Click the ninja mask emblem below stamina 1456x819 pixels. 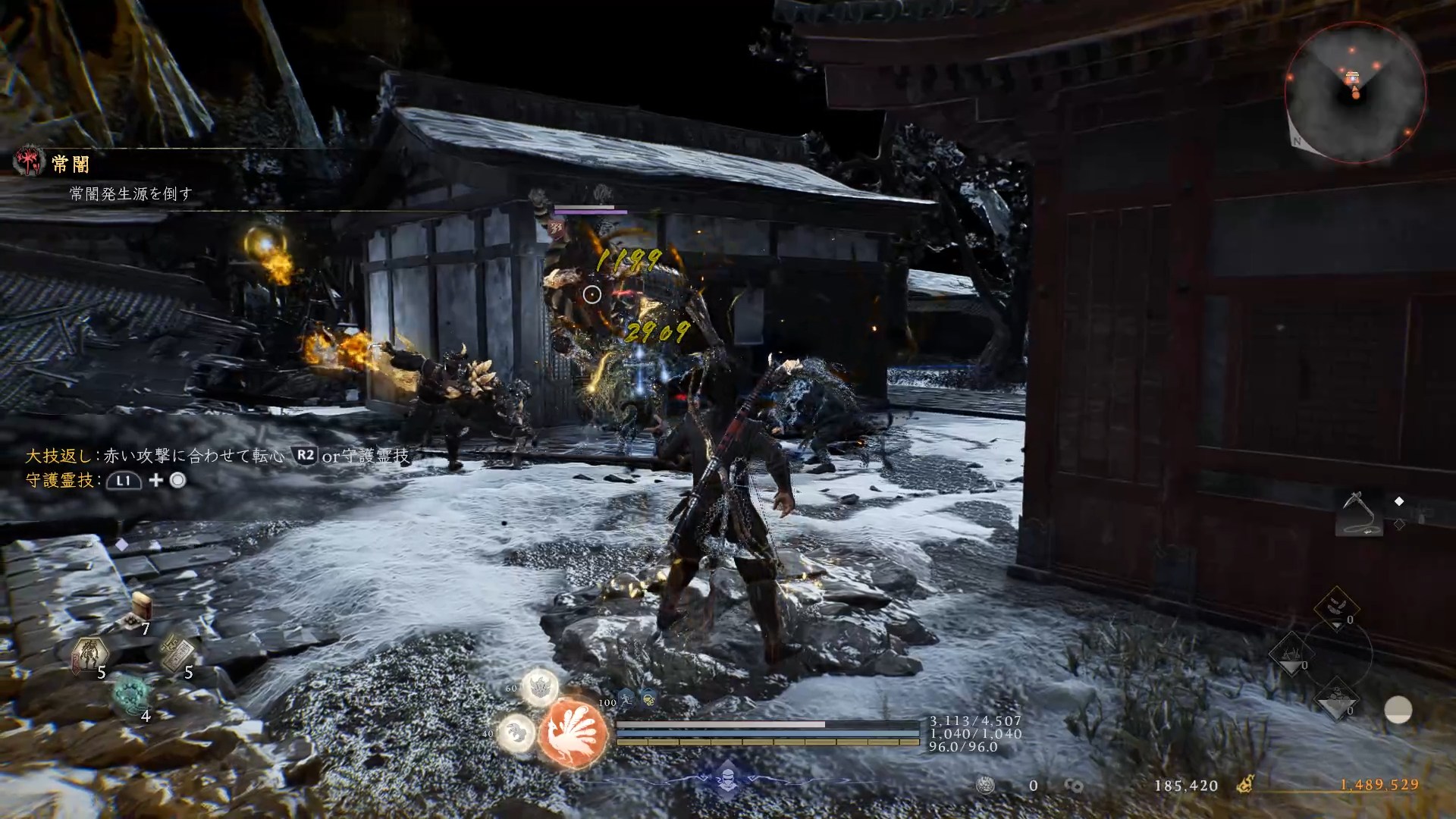coord(727,779)
